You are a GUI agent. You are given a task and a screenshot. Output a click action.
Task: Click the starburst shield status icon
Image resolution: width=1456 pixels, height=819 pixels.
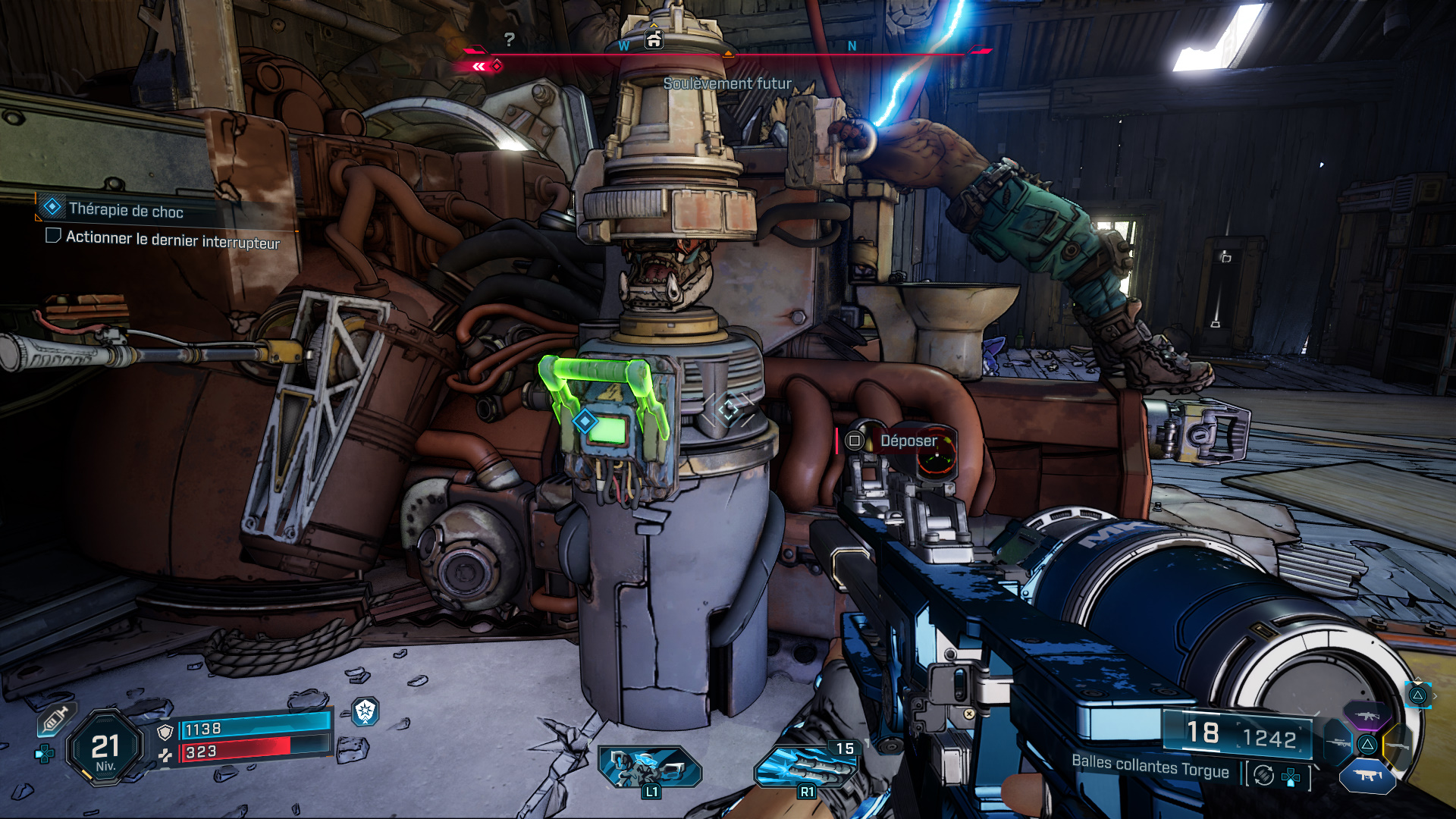point(366,711)
